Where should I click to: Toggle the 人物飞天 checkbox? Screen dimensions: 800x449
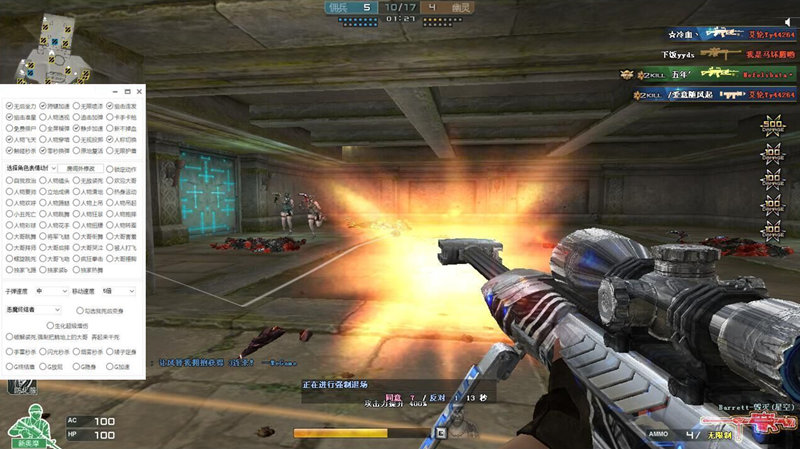click(x=9, y=139)
